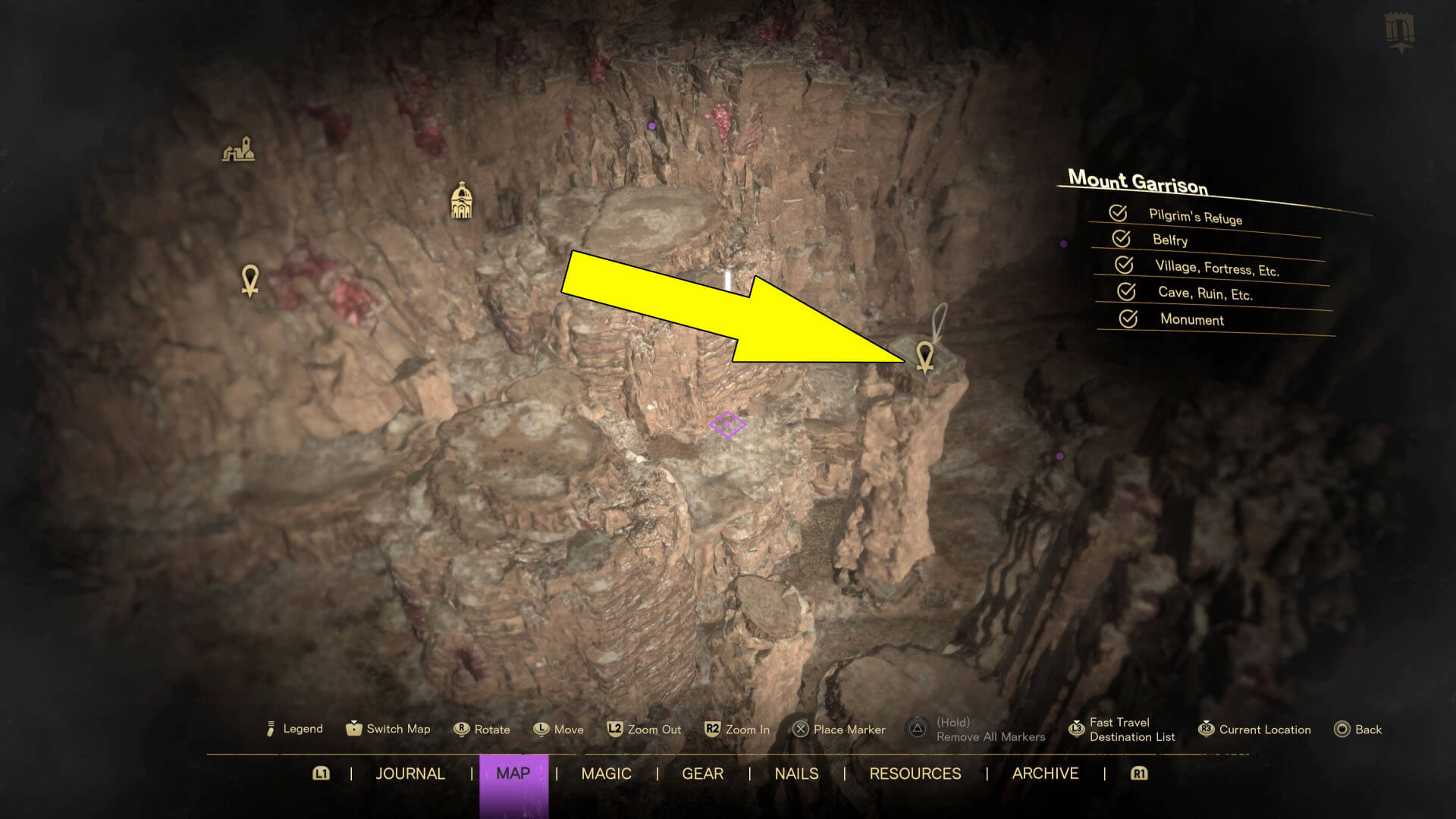Go to the Resources tab
The image size is (1456, 819).
[x=915, y=773]
